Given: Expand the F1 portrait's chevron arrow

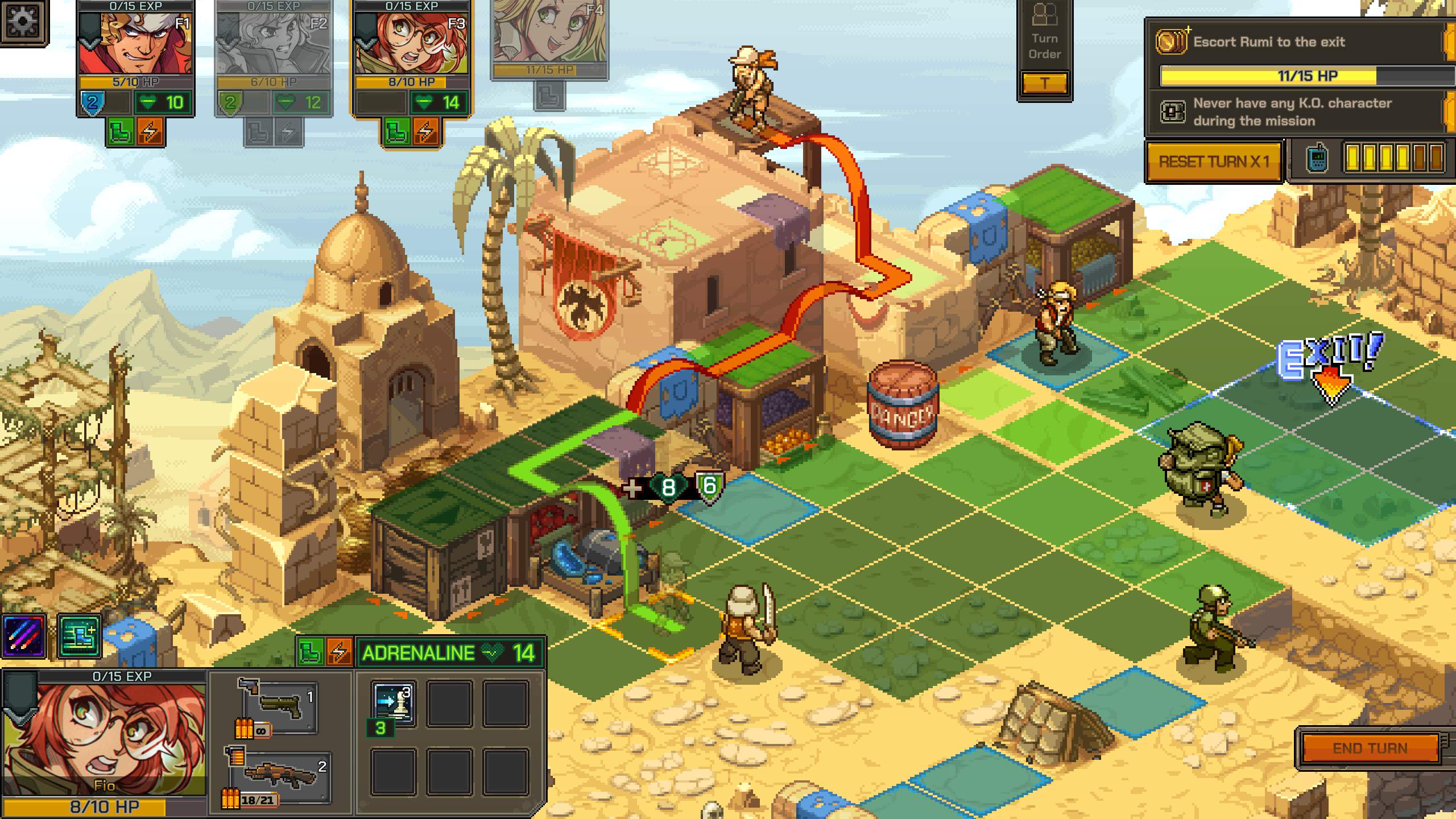Looking at the screenshot, I should point(90,44).
